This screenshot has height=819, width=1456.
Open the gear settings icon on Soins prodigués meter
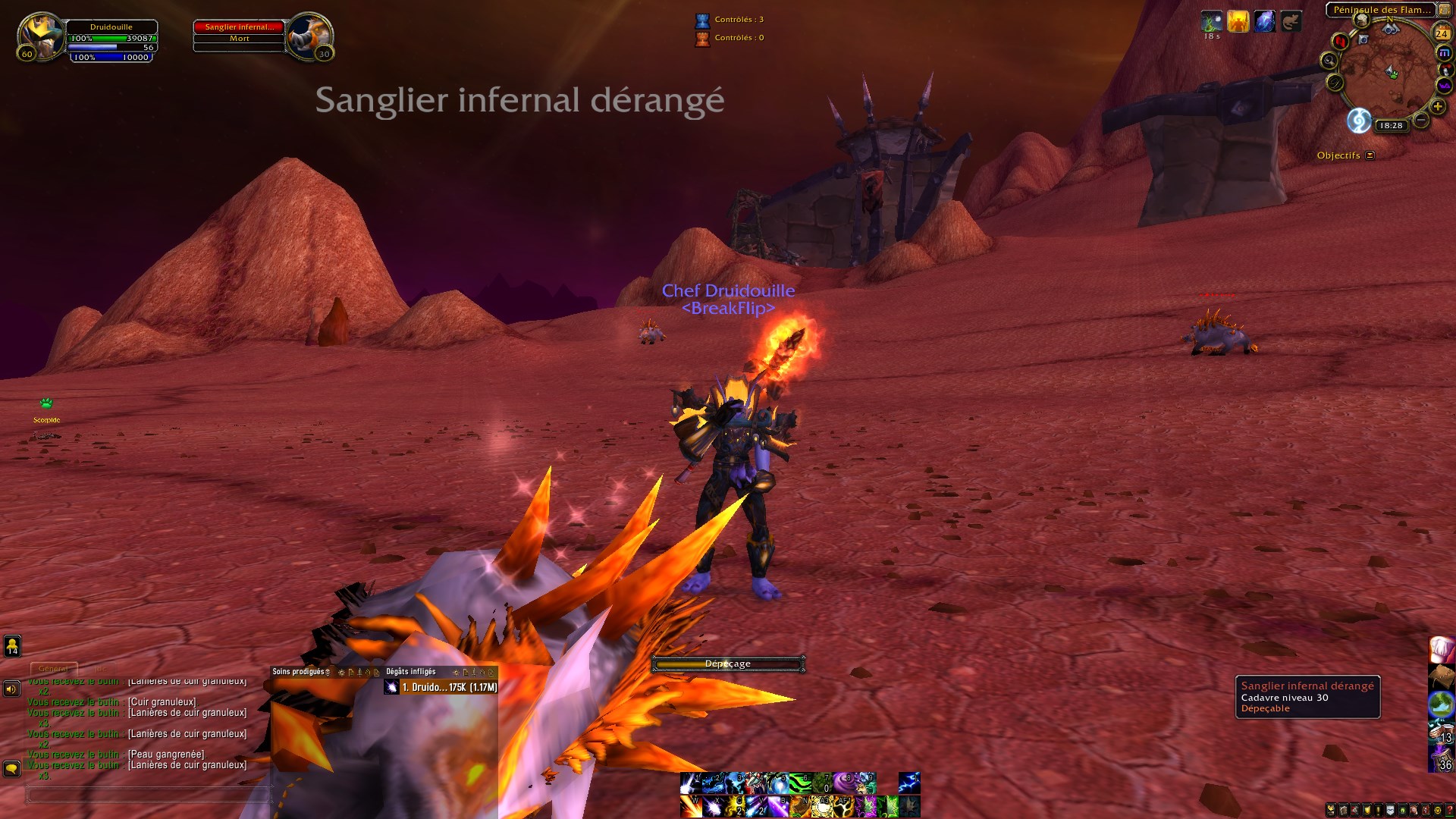click(340, 673)
